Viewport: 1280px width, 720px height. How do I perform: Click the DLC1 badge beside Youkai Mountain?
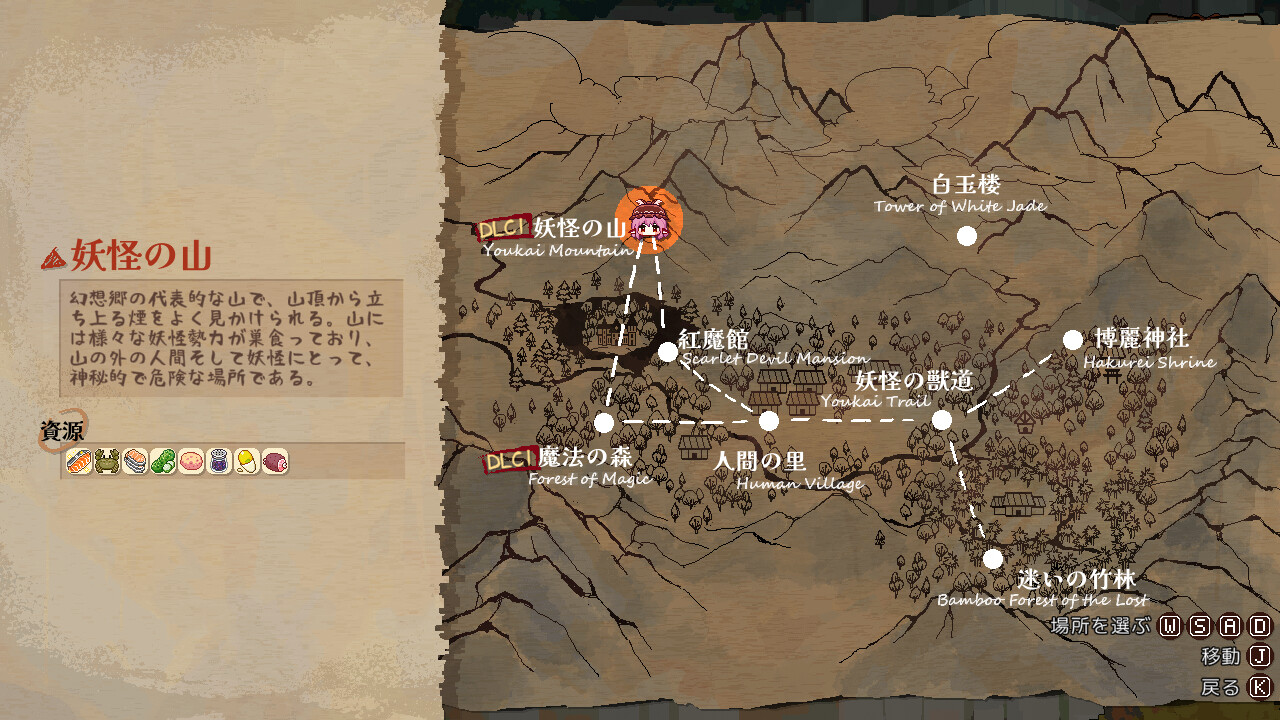tap(503, 228)
